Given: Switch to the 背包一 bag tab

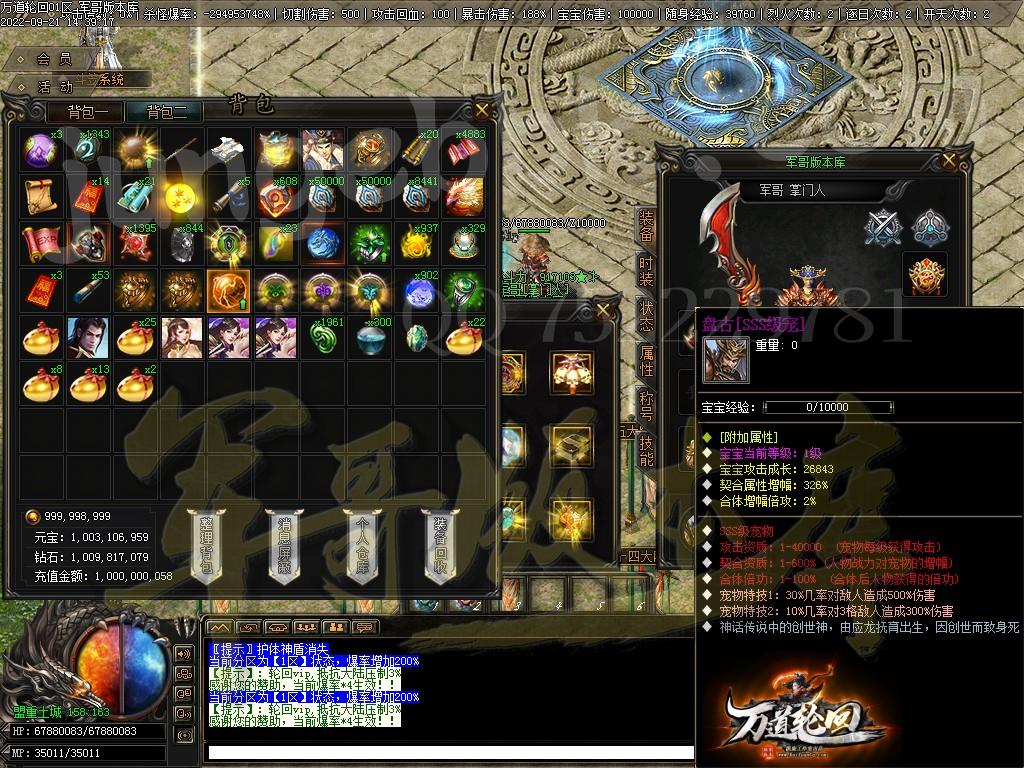Looking at the screenshot, I should [95, 112].
